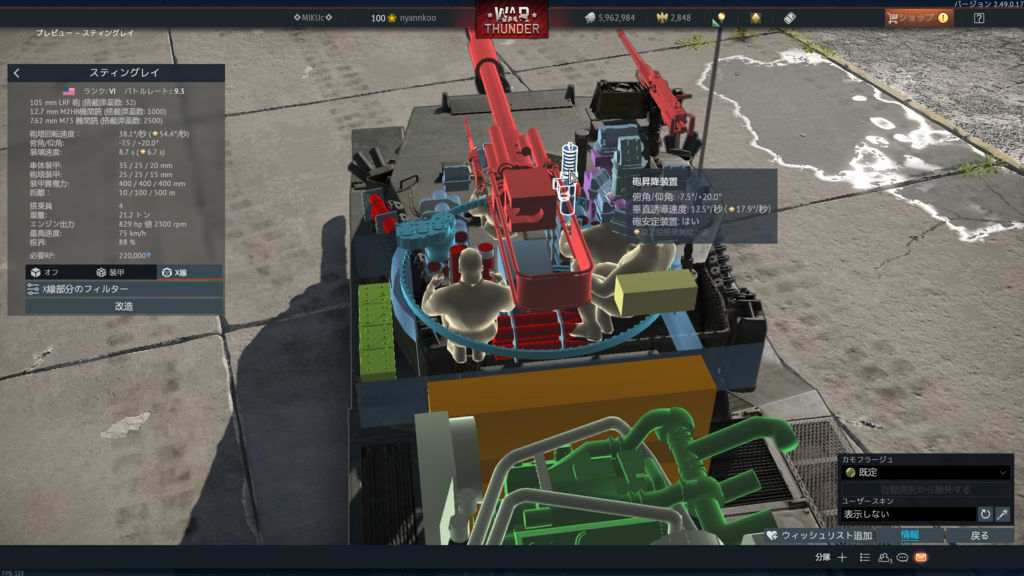This screenshot has height=576, width=1024.
Task: Open the X線部分のフィルター filter options
Action: [116, 289]
